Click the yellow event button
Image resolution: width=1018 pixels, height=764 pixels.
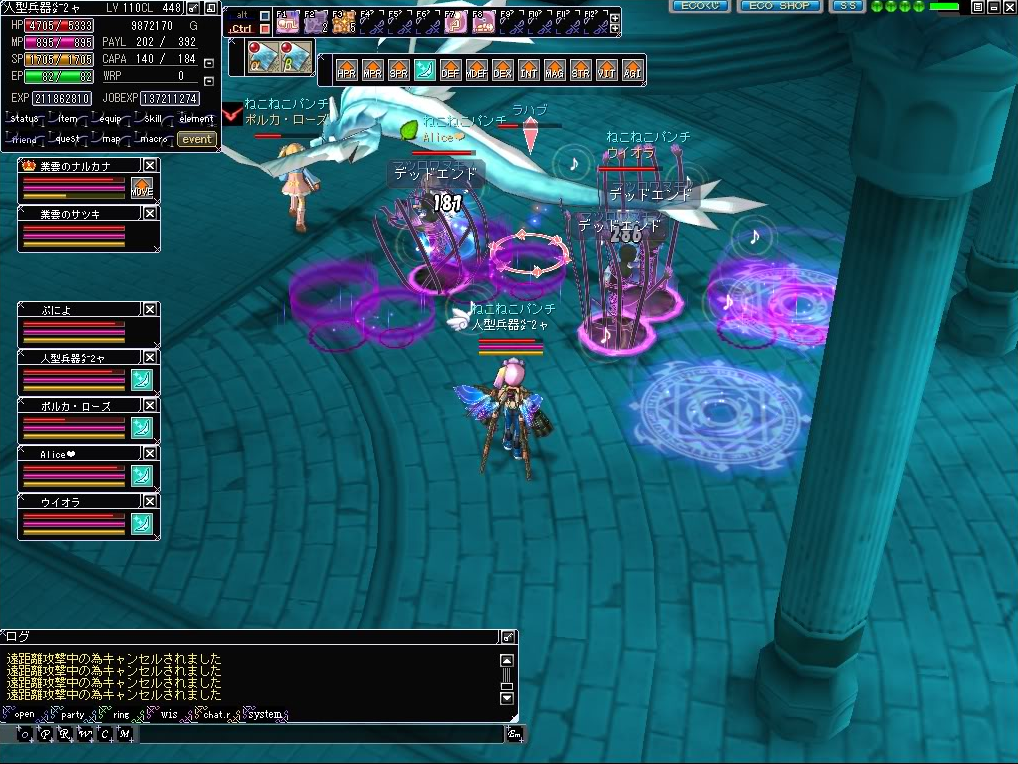tap(196, 139)
